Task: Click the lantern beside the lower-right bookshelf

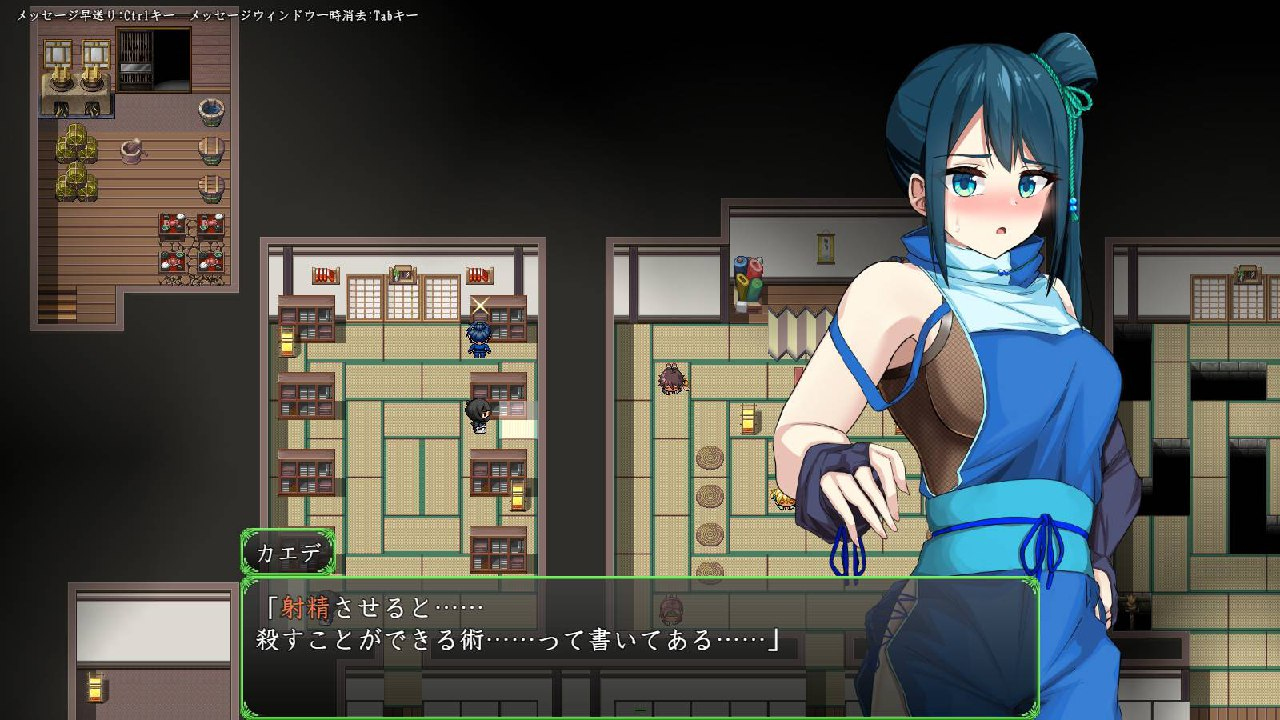Action: [x=518, y=493]
